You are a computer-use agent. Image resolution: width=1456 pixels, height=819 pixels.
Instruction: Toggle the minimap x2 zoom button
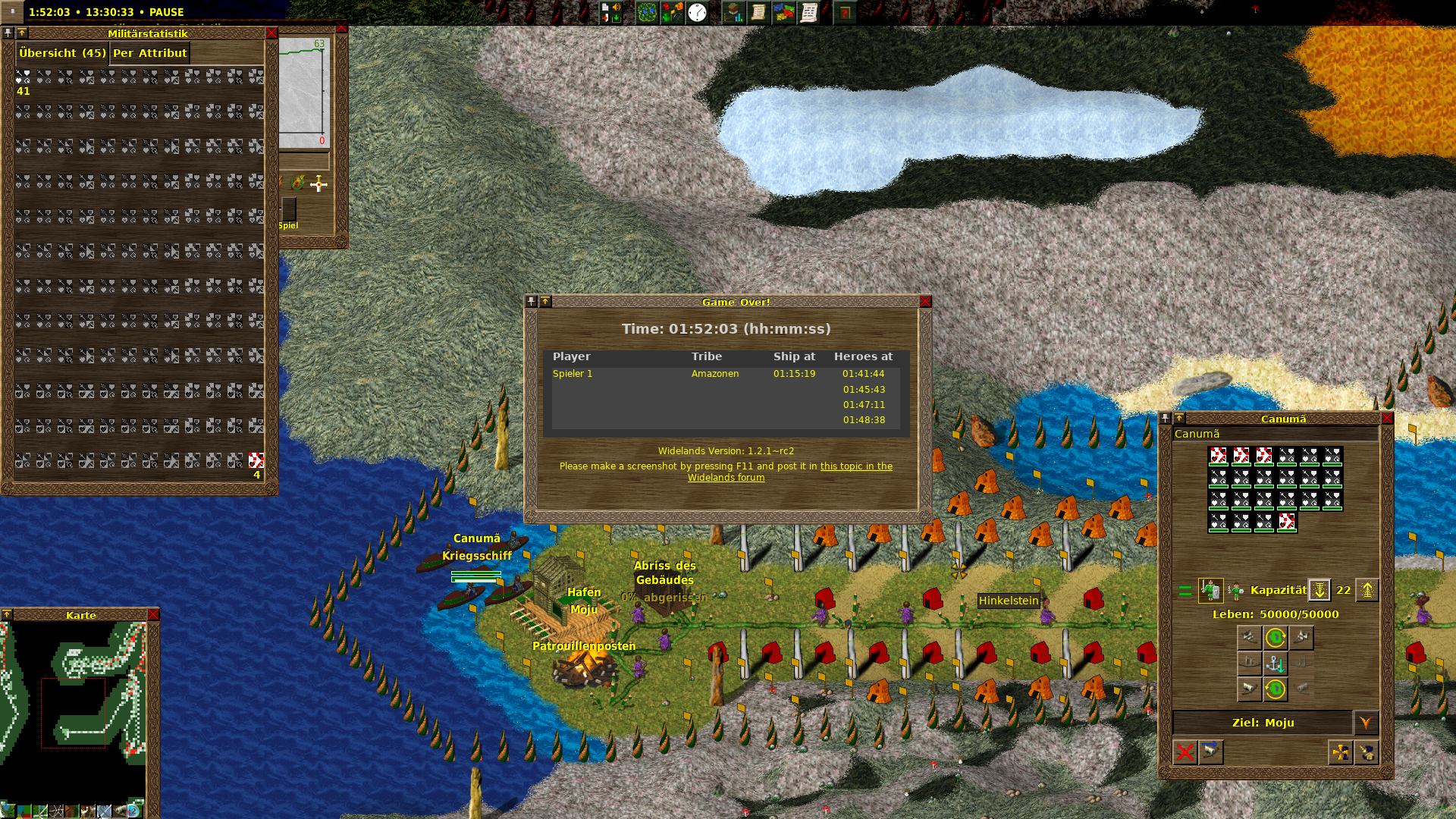136,811
